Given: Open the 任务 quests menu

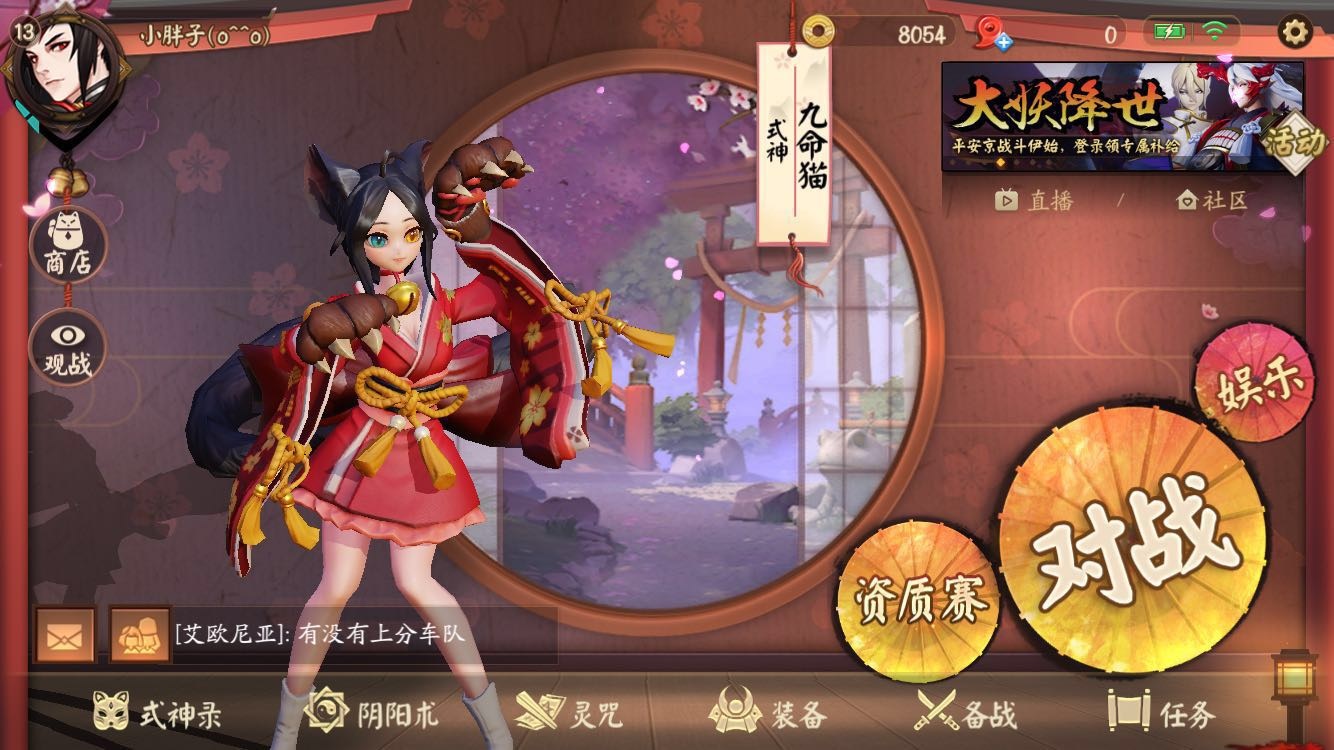Looking at the screenshot, I should [x=1162, y=713].
